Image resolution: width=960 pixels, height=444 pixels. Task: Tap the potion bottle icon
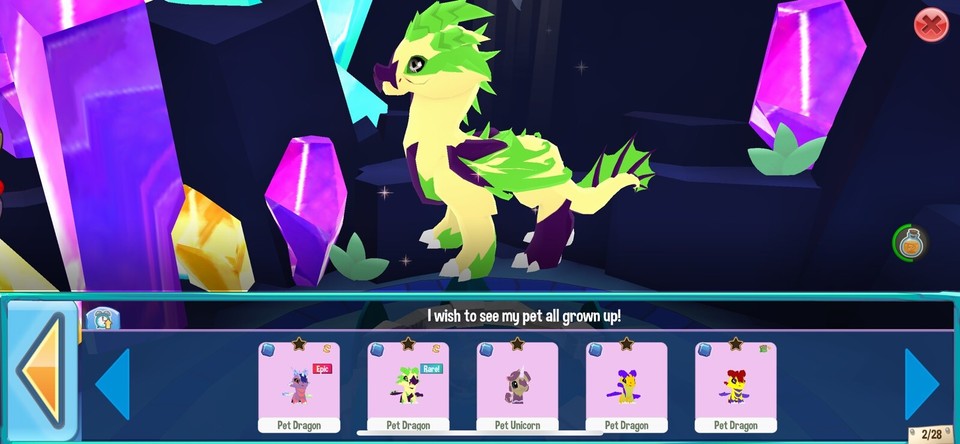pos(909,243)
